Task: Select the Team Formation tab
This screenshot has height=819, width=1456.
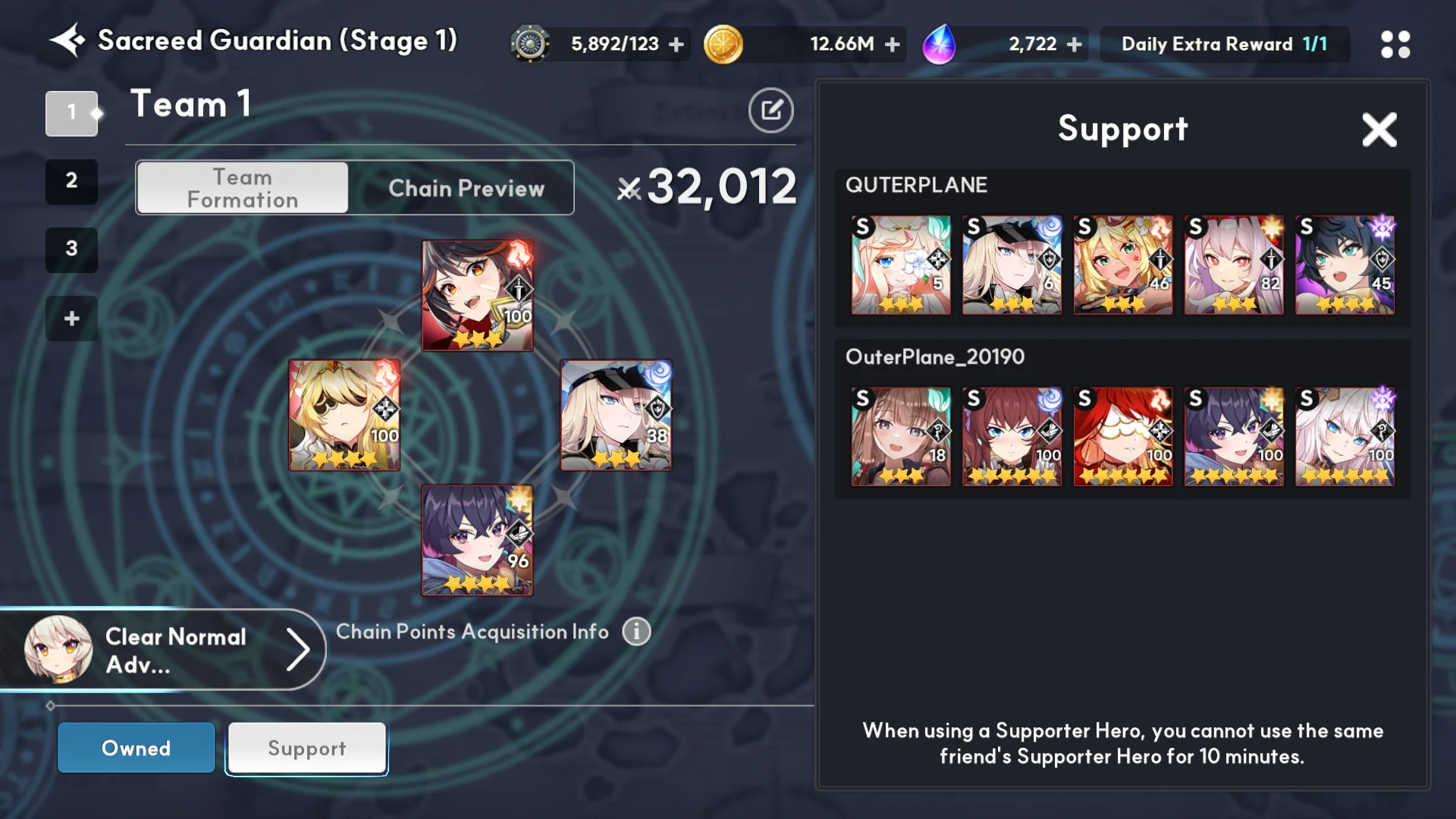Action: 243,188
